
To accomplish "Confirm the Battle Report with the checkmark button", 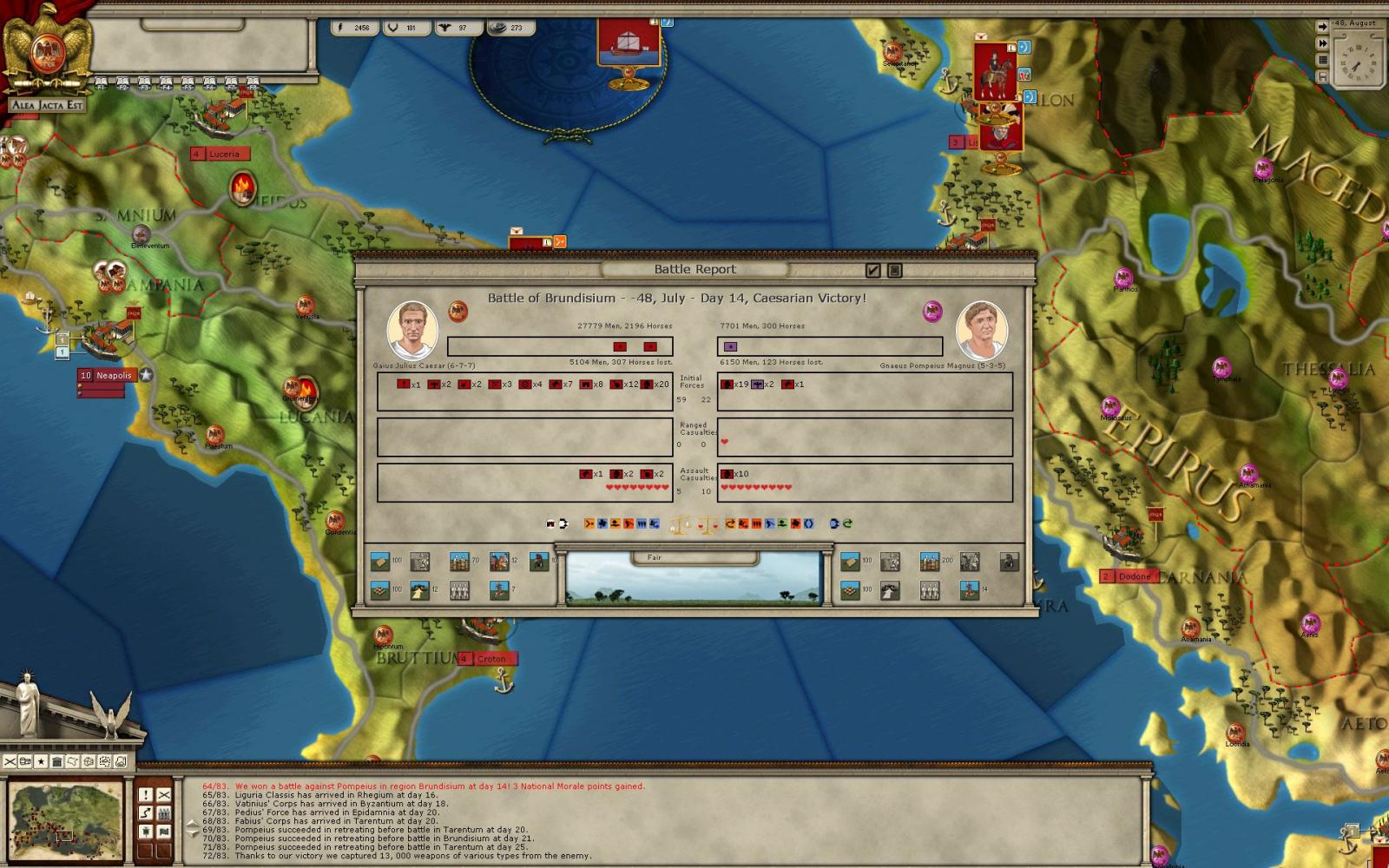I will pyautogui.click(x=873, y=271).
